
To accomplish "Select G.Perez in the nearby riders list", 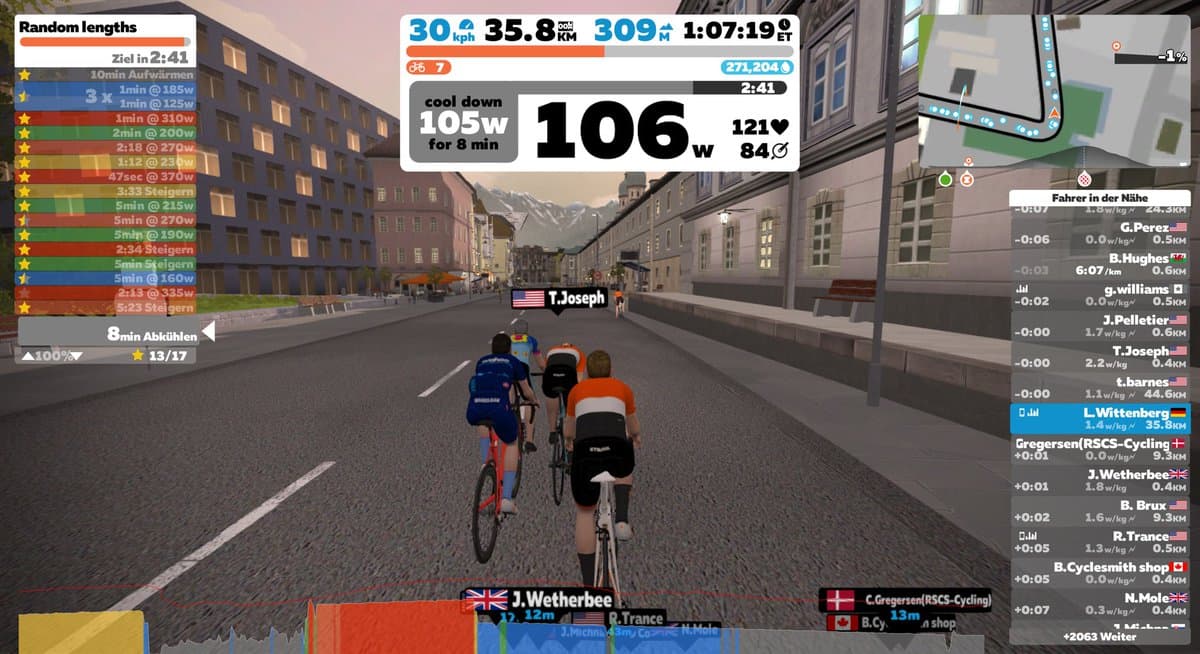I will coord(1098,233).
